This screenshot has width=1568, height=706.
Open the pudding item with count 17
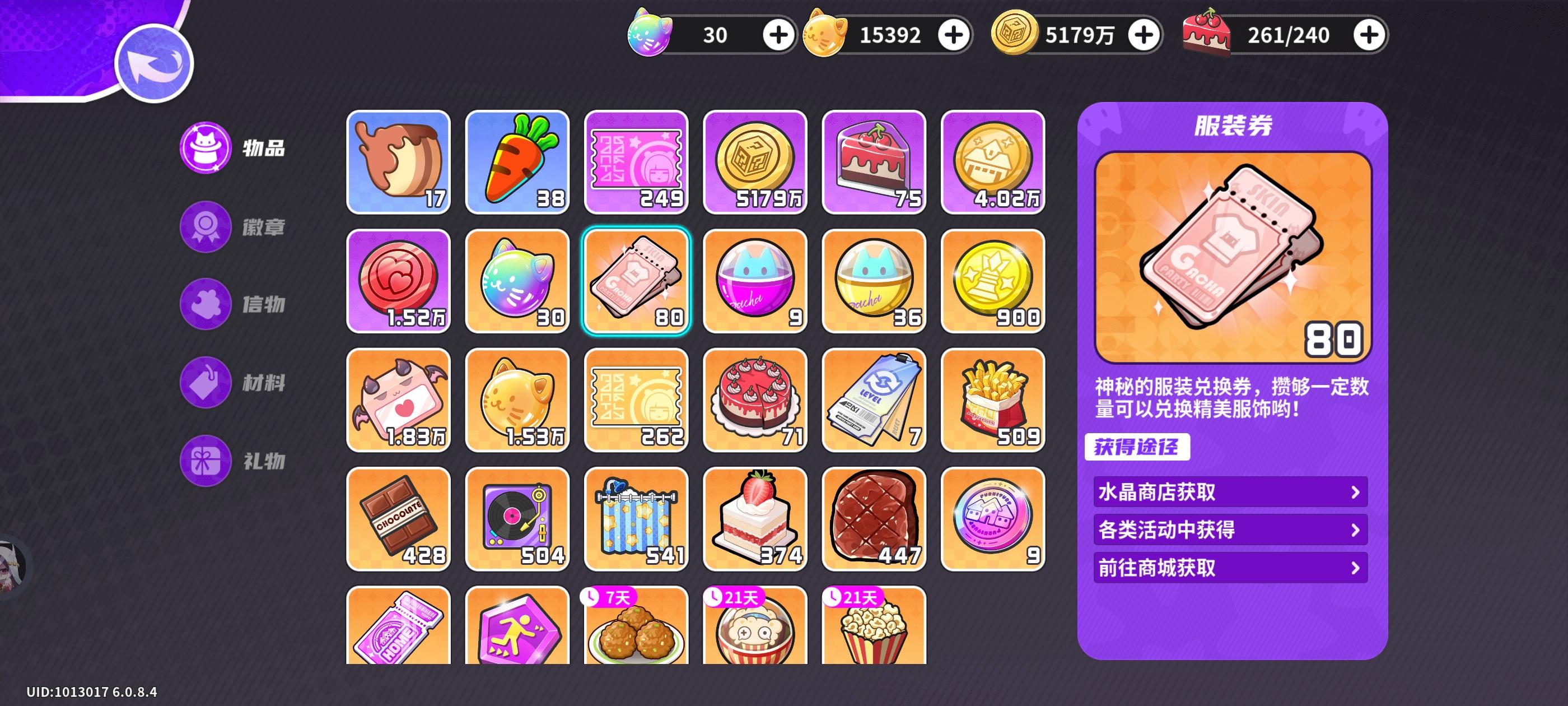[x=399, y=161]
